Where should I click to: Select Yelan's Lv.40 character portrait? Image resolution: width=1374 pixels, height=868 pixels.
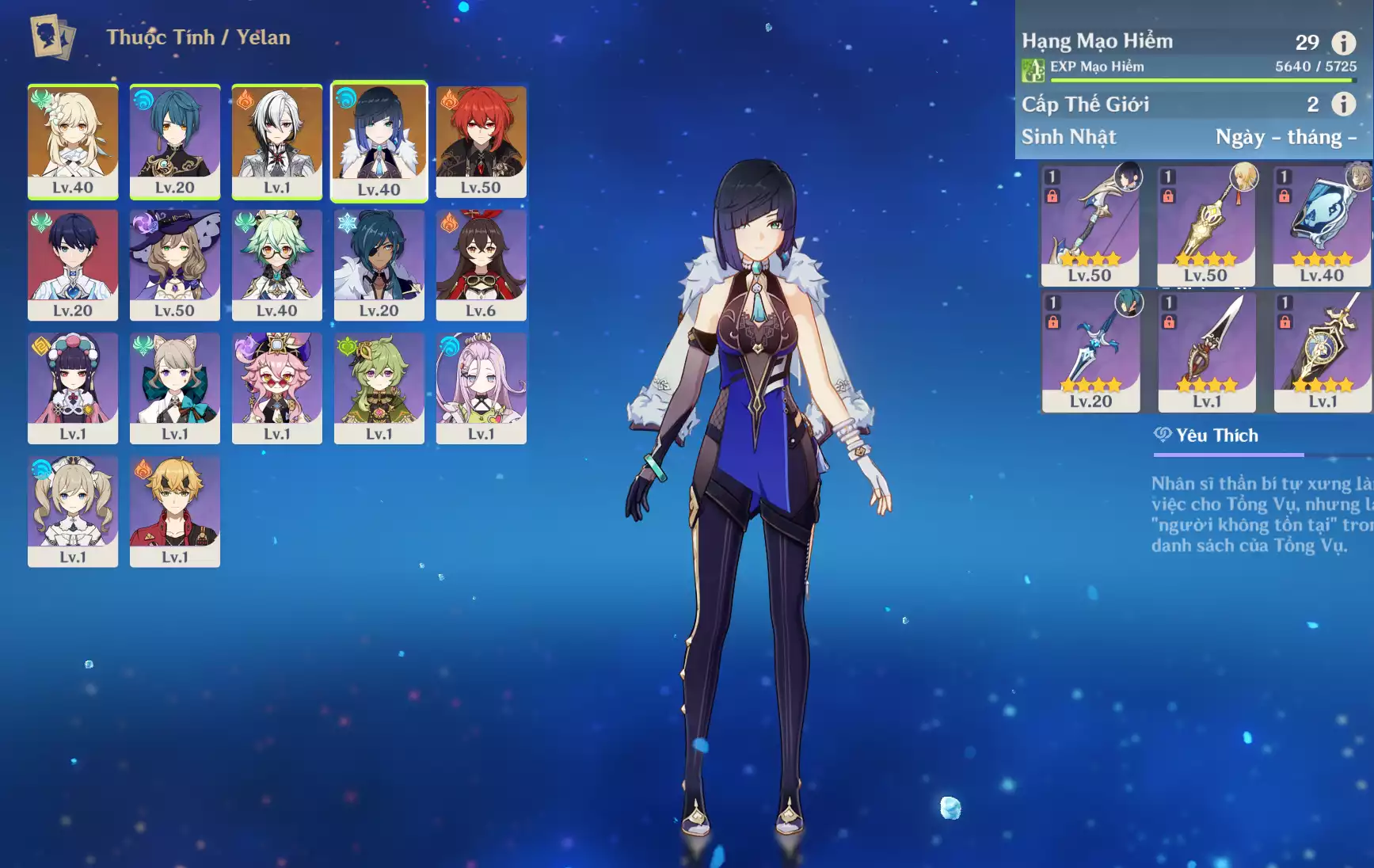point(379,141)
